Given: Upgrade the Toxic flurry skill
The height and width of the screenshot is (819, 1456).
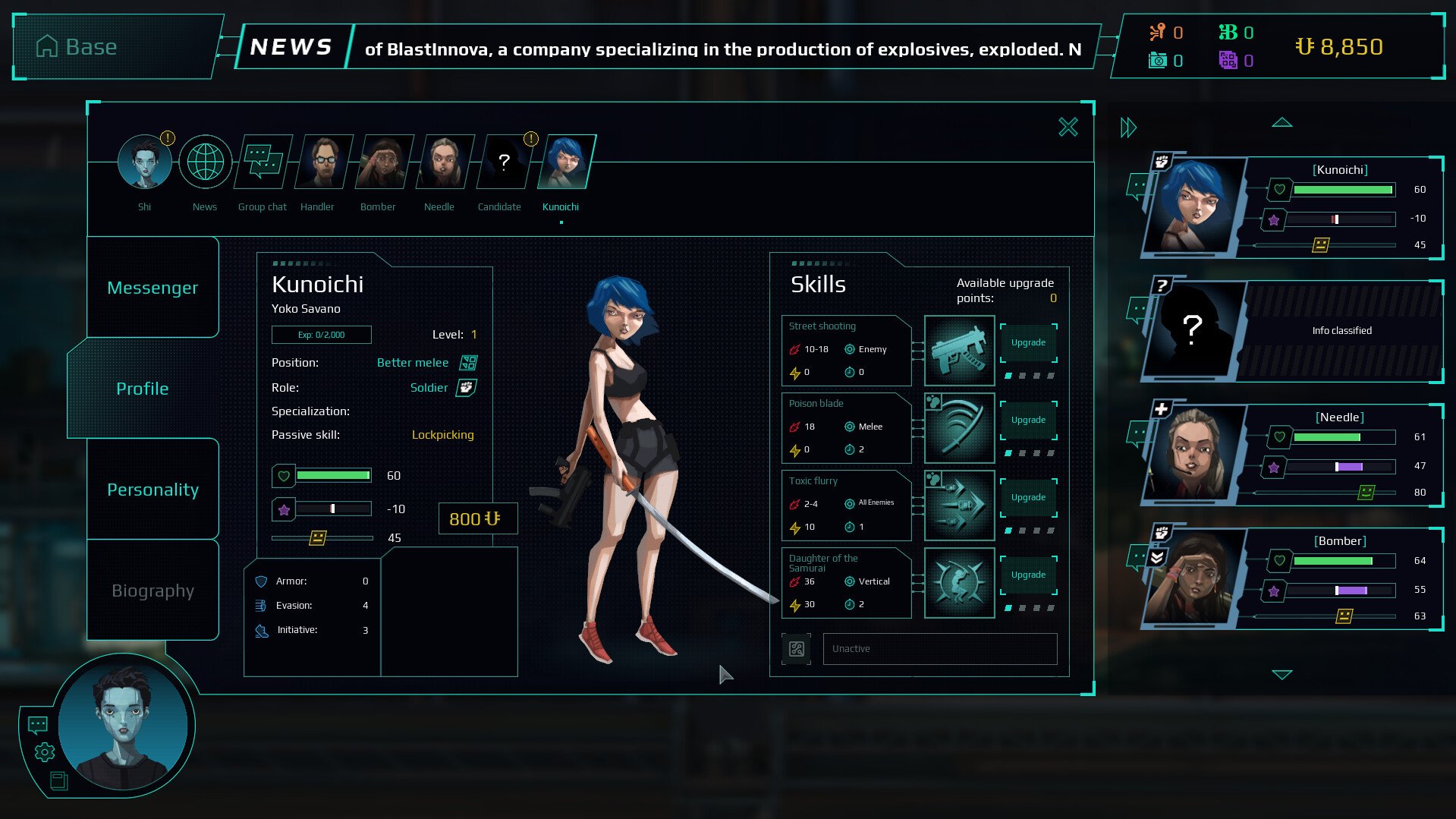Looking at the screenshot, I should click(1028, 497).
